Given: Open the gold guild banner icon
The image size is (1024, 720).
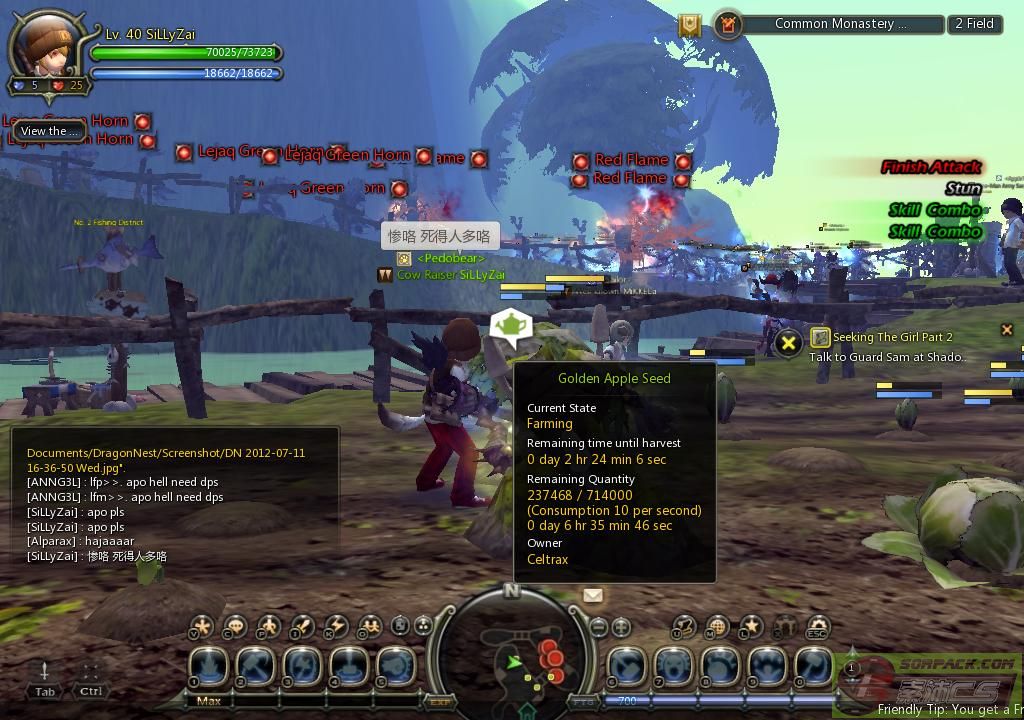Looking at the screenshot, I should coord(690,25).
